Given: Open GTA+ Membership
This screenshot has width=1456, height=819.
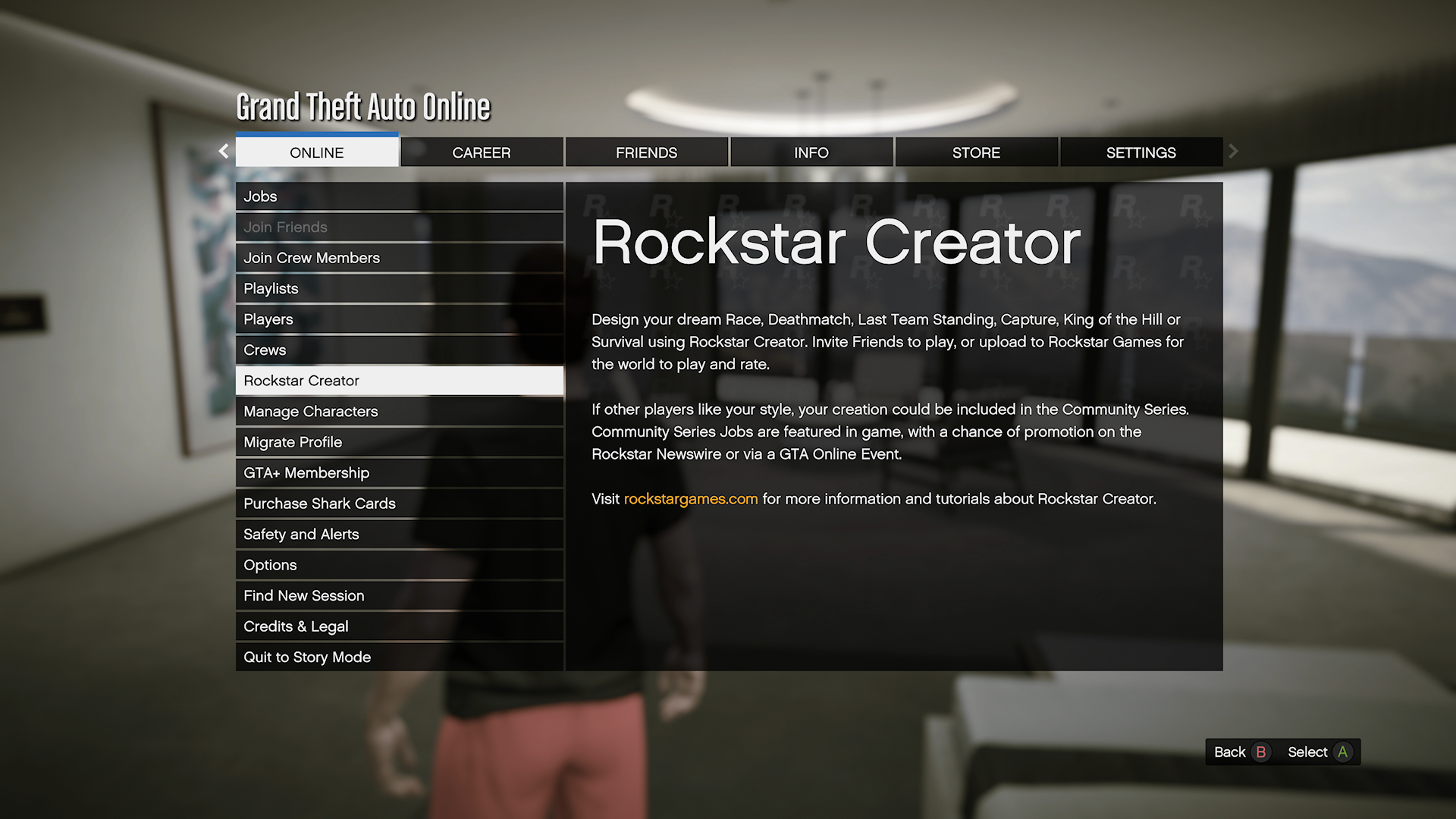Looking at the screenshot, I should point(399,473).
